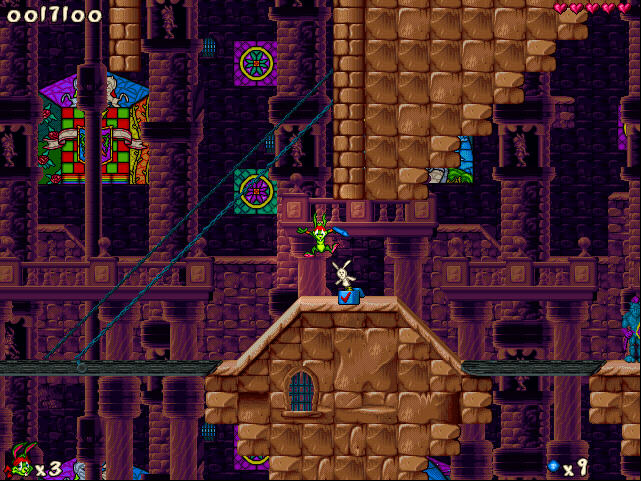Image resolution: width=641 pixels, height=481 pixels.
Task: Click the Jazz head lives icon
Action: 19,465
